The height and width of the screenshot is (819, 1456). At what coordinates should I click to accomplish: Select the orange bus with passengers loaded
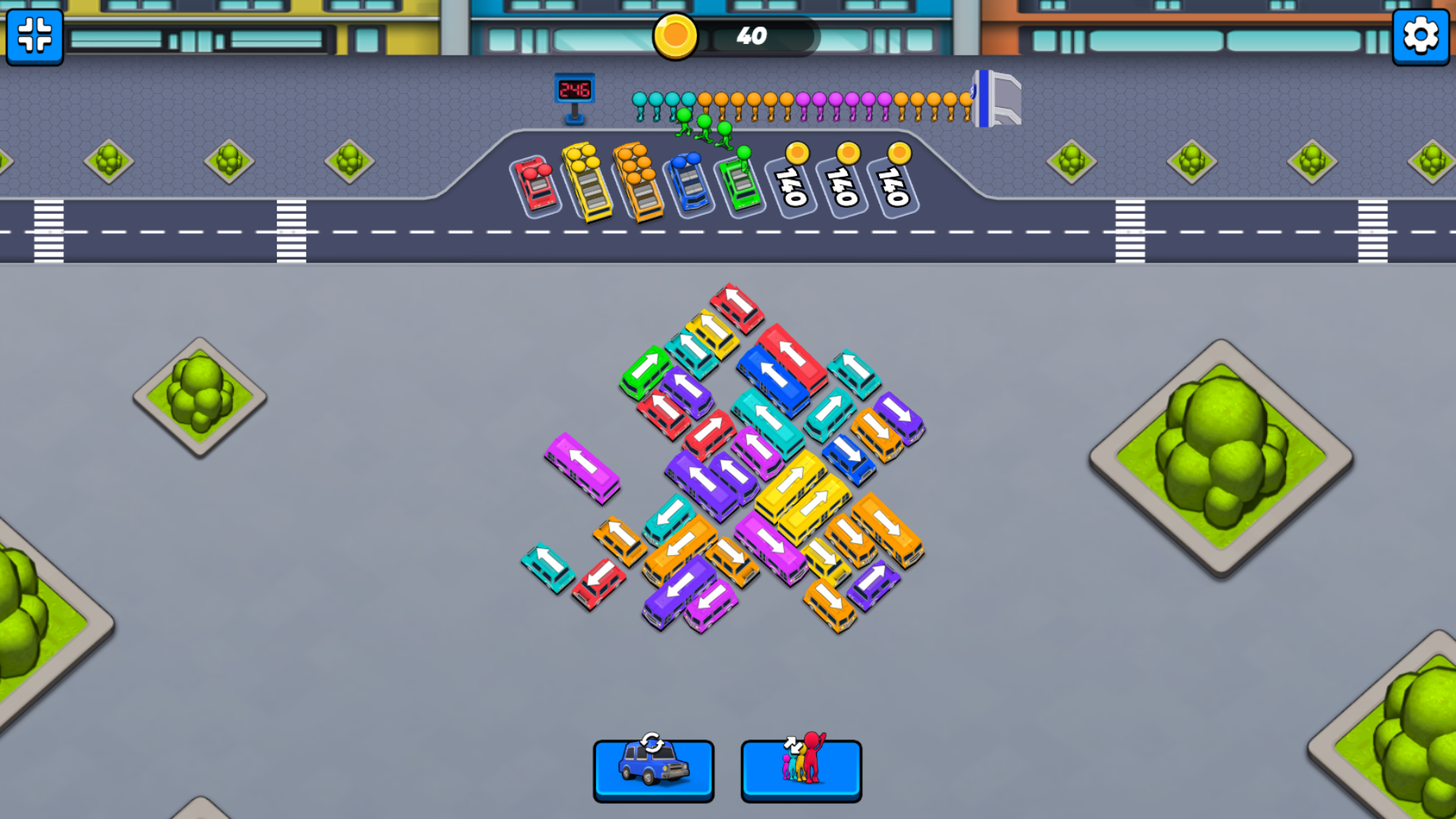[638, 184]
